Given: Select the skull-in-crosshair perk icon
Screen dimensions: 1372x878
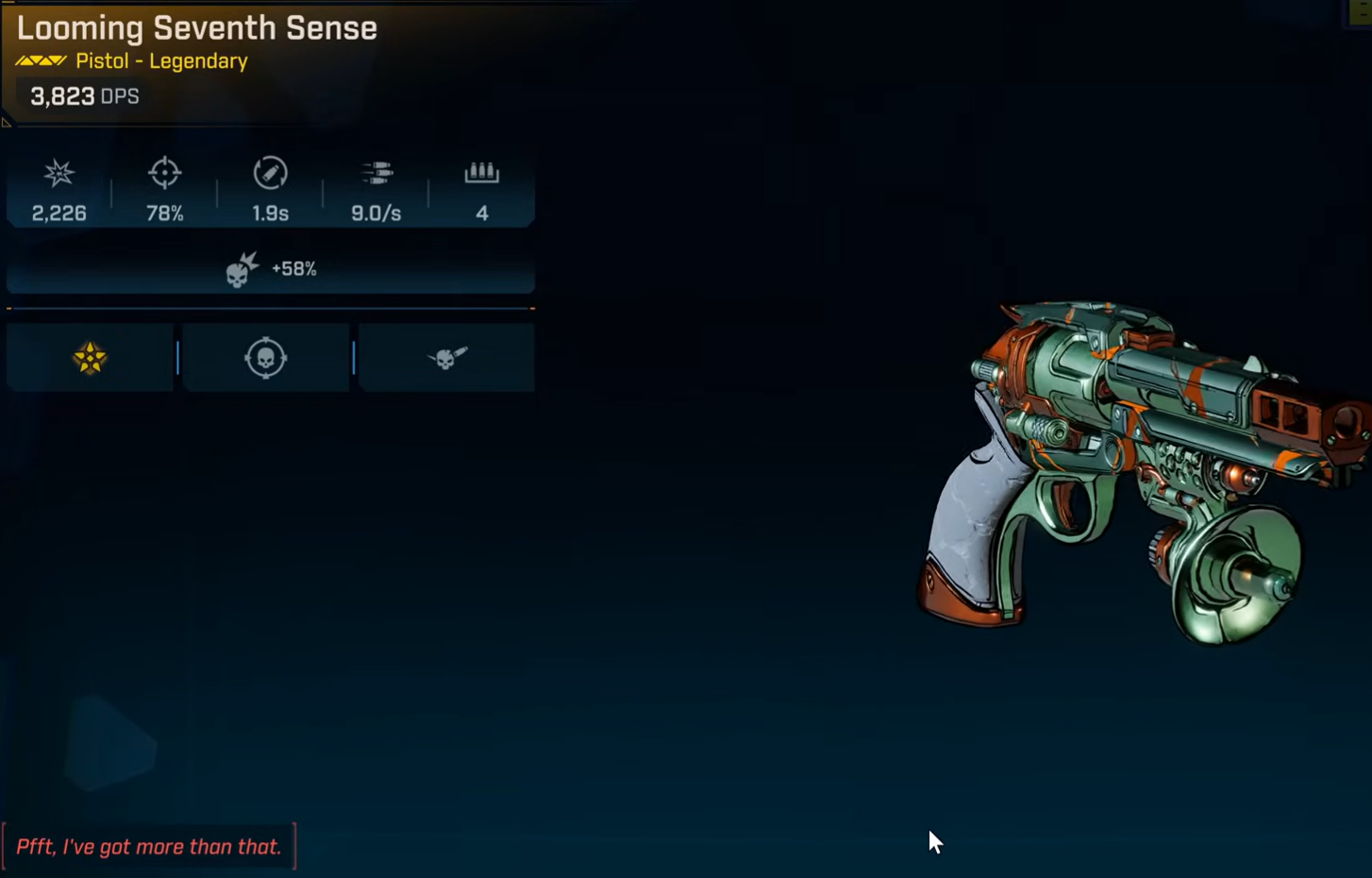Looking at the screenshot, I should tap(265, 358).
